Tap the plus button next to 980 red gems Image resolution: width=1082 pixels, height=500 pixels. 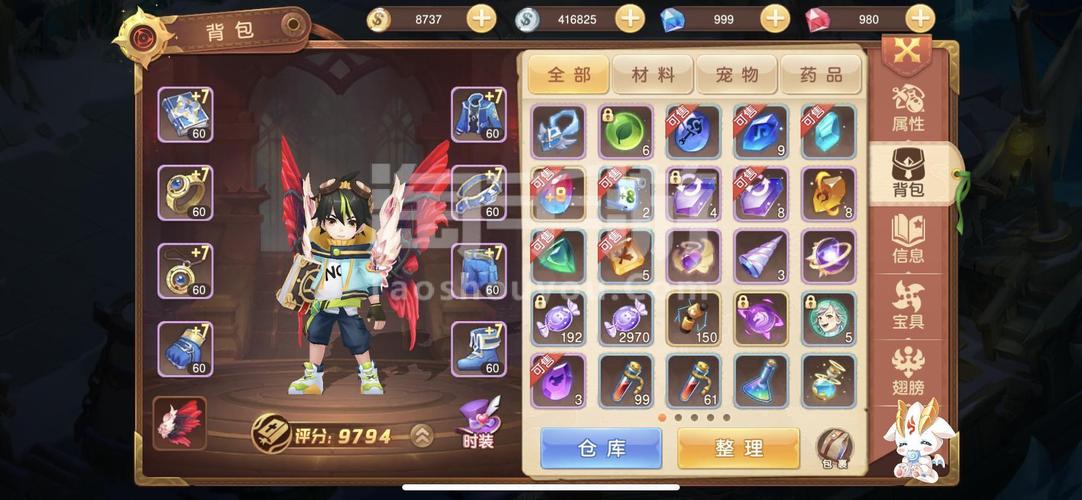click(x=919, y=19)
